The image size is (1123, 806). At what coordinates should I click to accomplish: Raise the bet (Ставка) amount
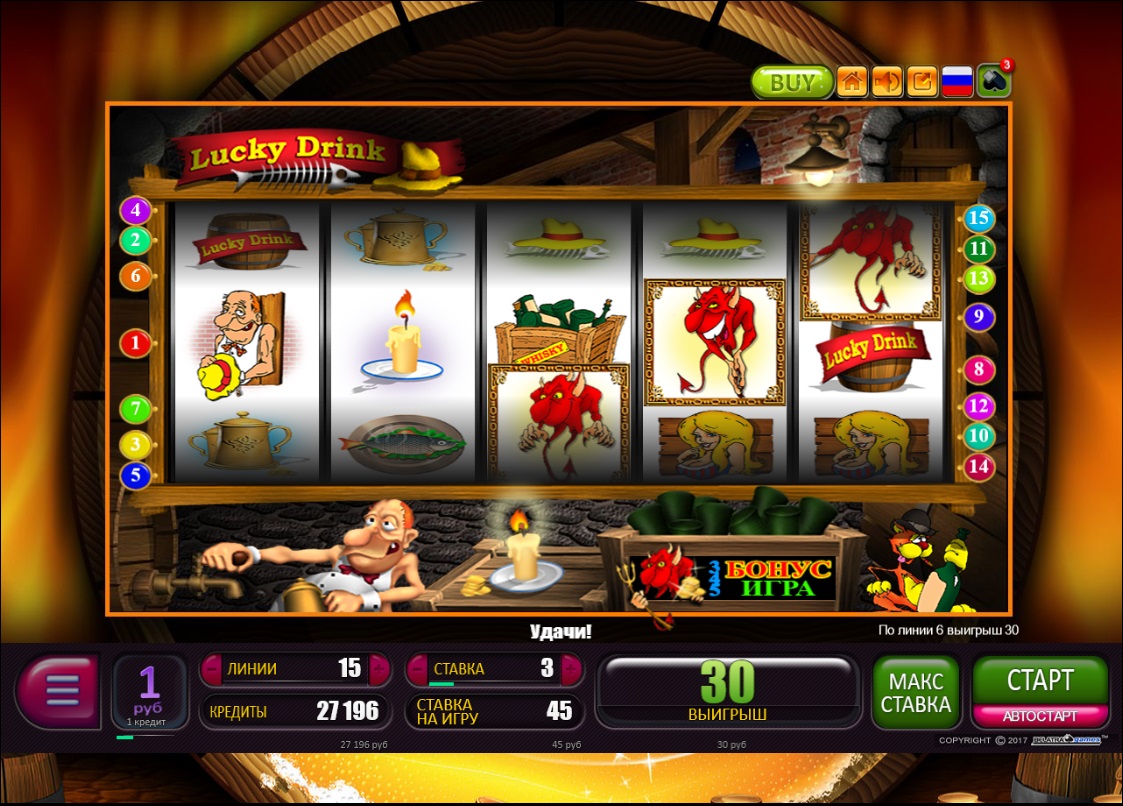pyautogui.click(x=573, y=669)
